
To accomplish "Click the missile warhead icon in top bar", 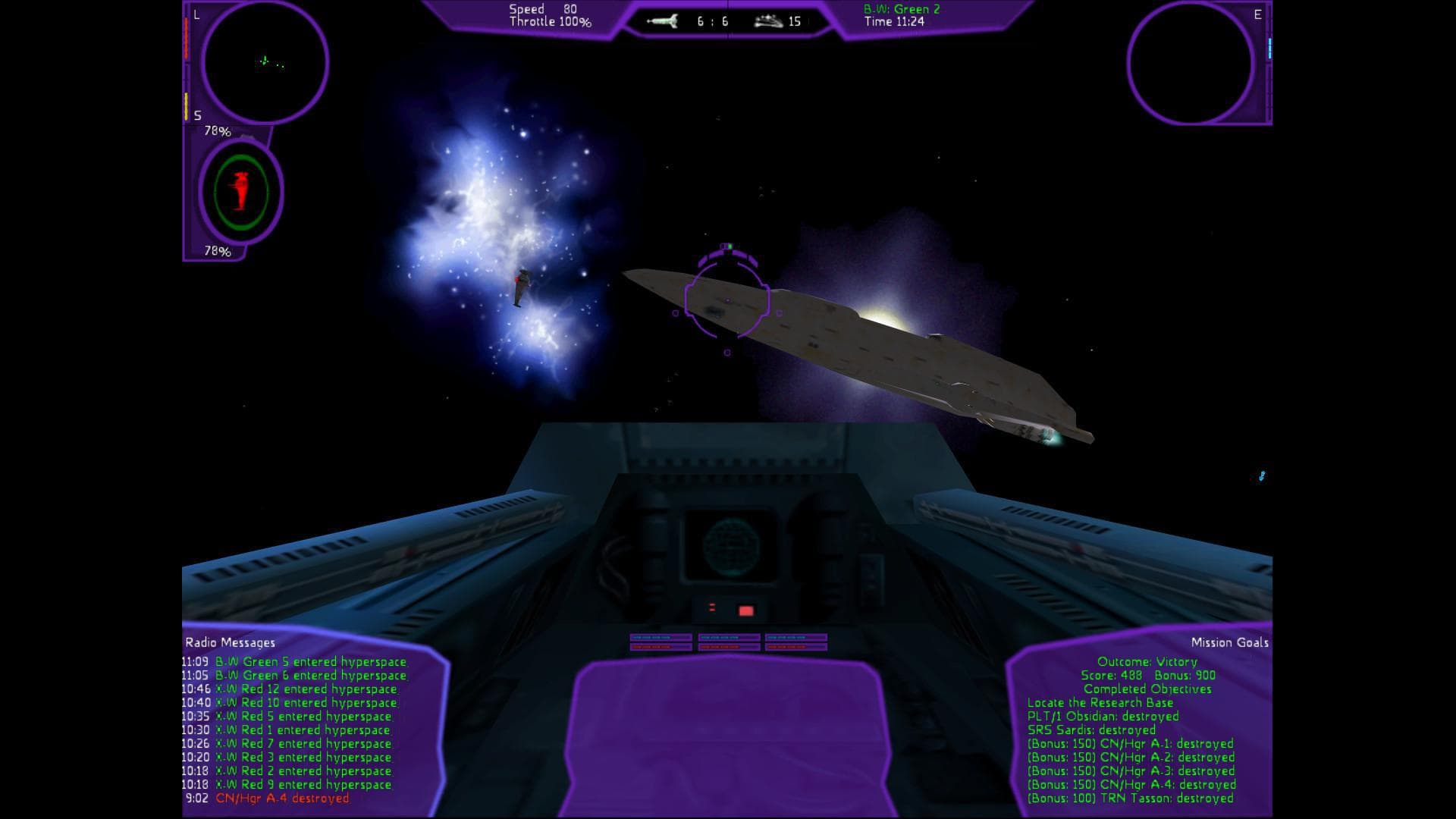I will pyautogui.click(x=662, y=21).
